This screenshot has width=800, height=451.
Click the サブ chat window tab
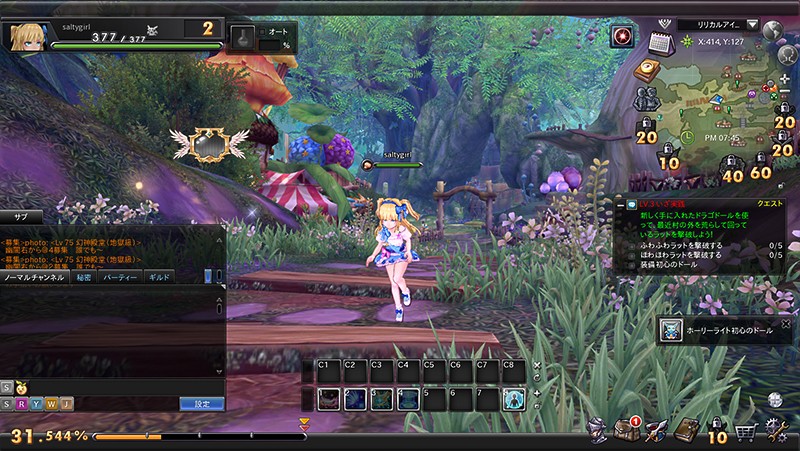(x=20, y=216)
